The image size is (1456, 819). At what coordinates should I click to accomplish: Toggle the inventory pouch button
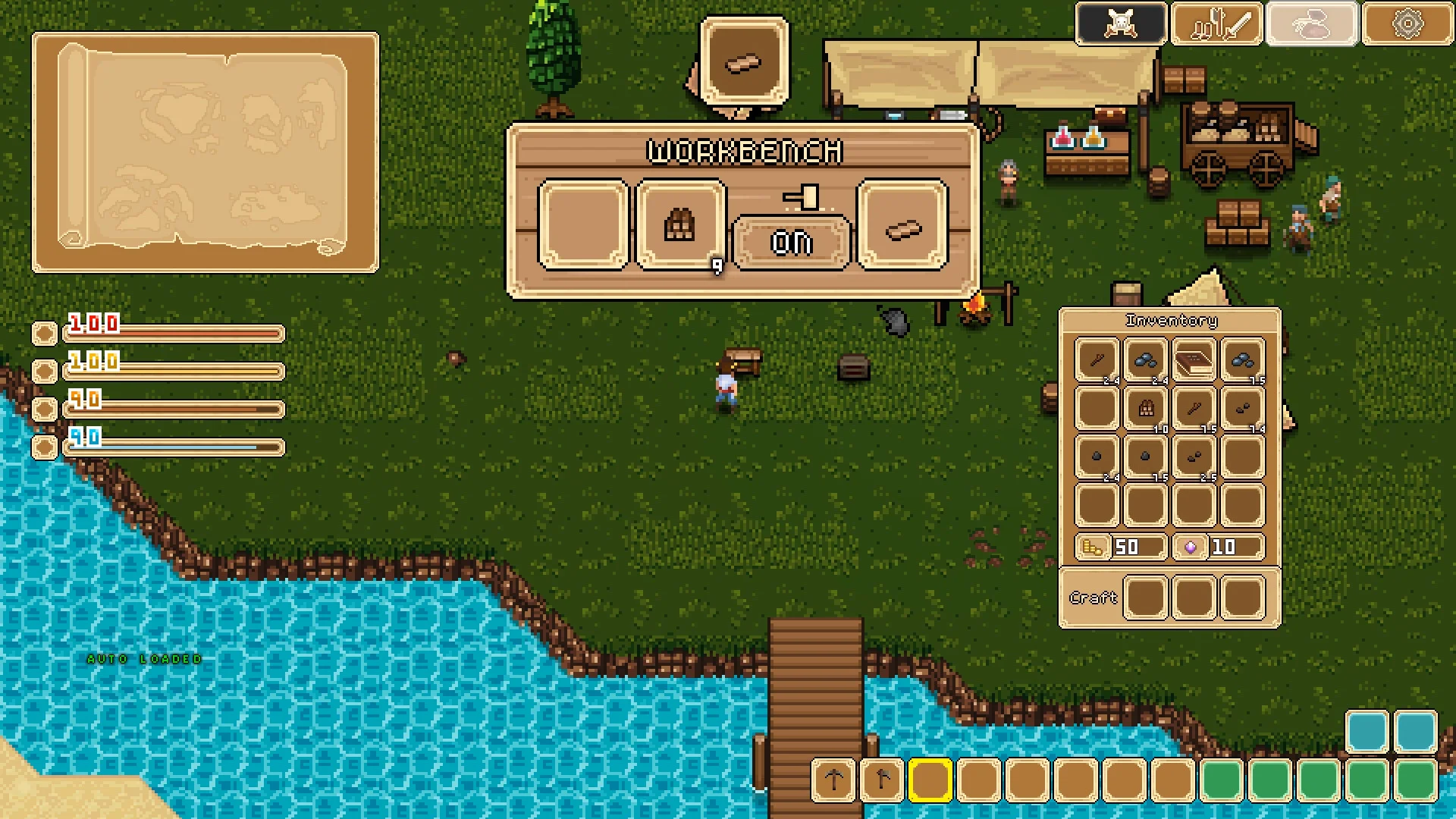(1312, 24)
